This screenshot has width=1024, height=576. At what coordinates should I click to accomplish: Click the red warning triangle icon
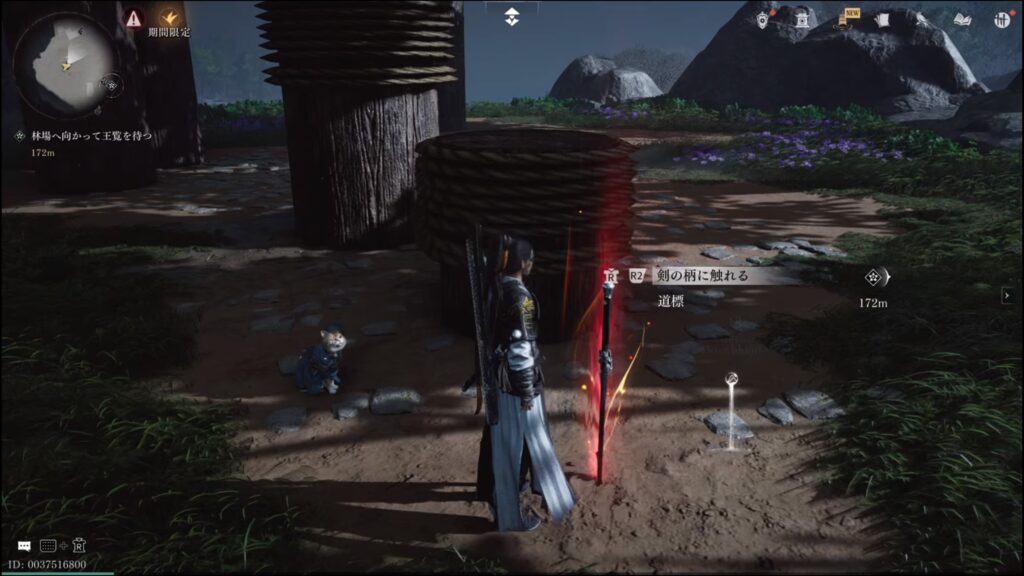pyautogui.click(x=133, y=17)
